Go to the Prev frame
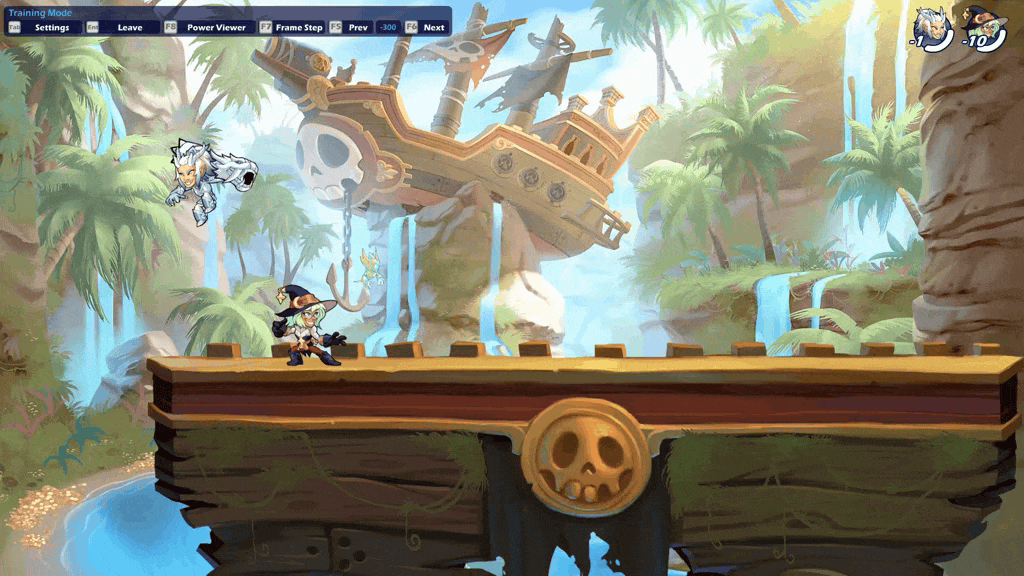Screen dimensions: 1024x576 point(357,28)
